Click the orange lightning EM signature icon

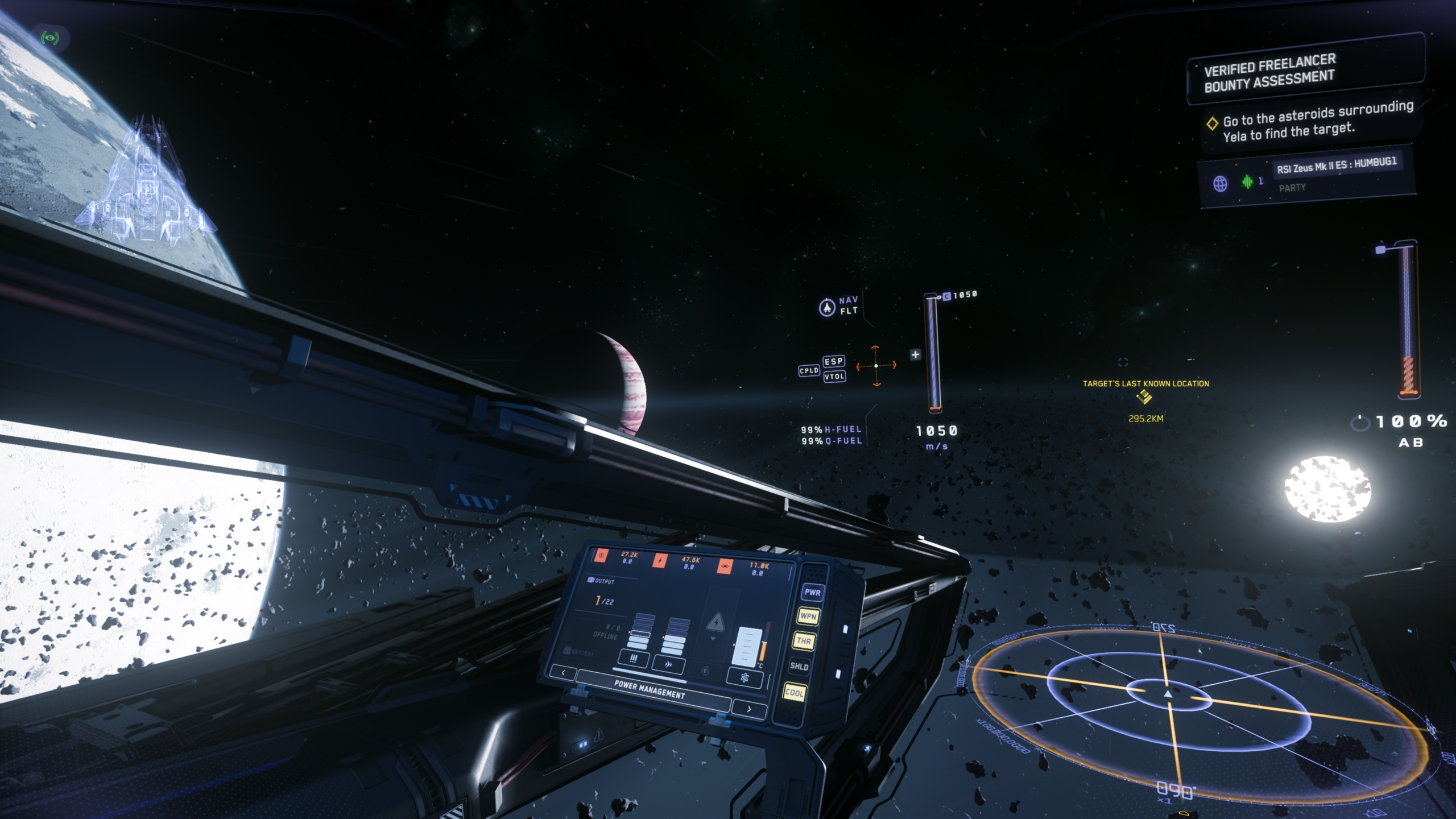(660, 561)
